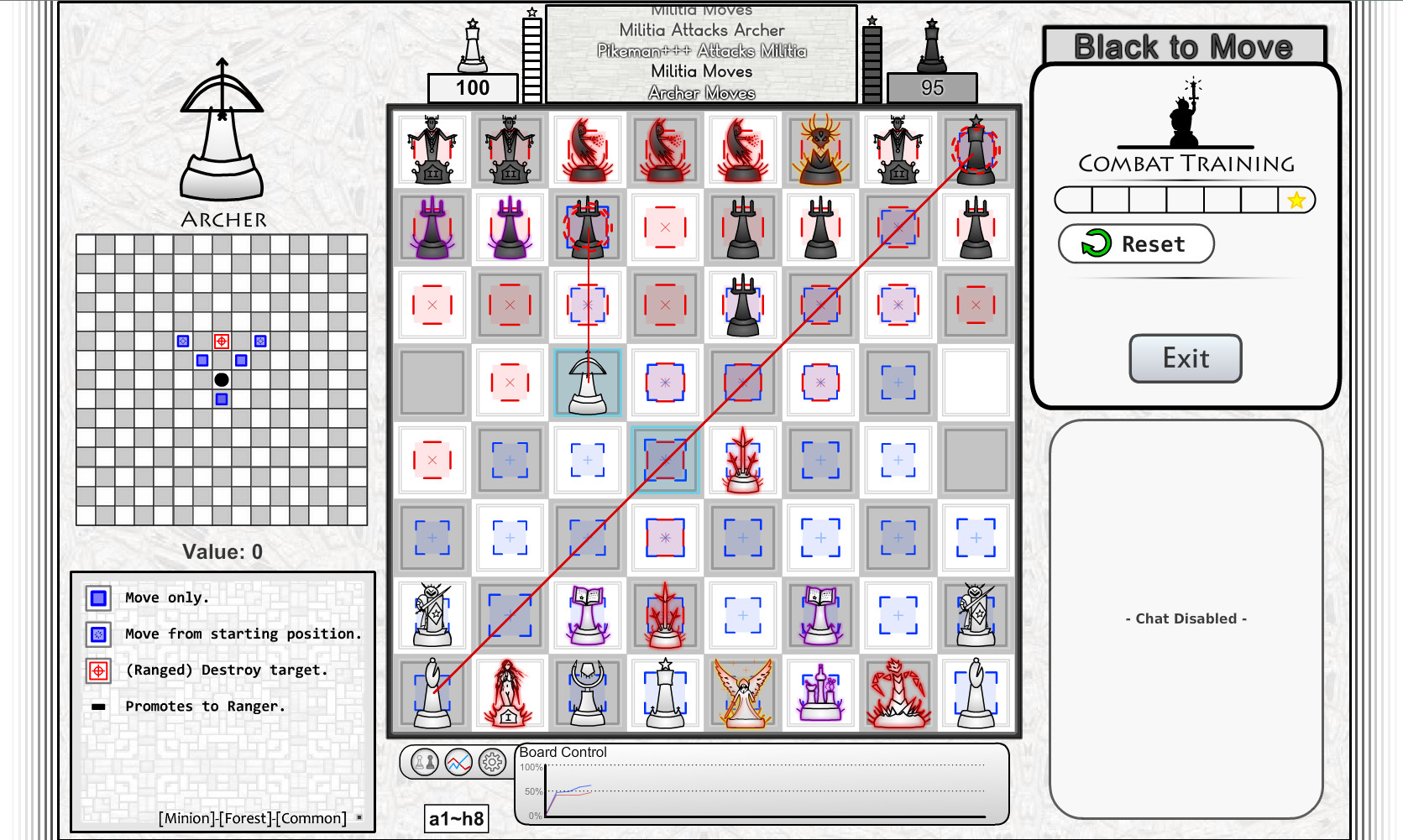Viewport: 1403px width, 840px height.
Task: Click the Exit button
Action: click(x=1185, y=358)
